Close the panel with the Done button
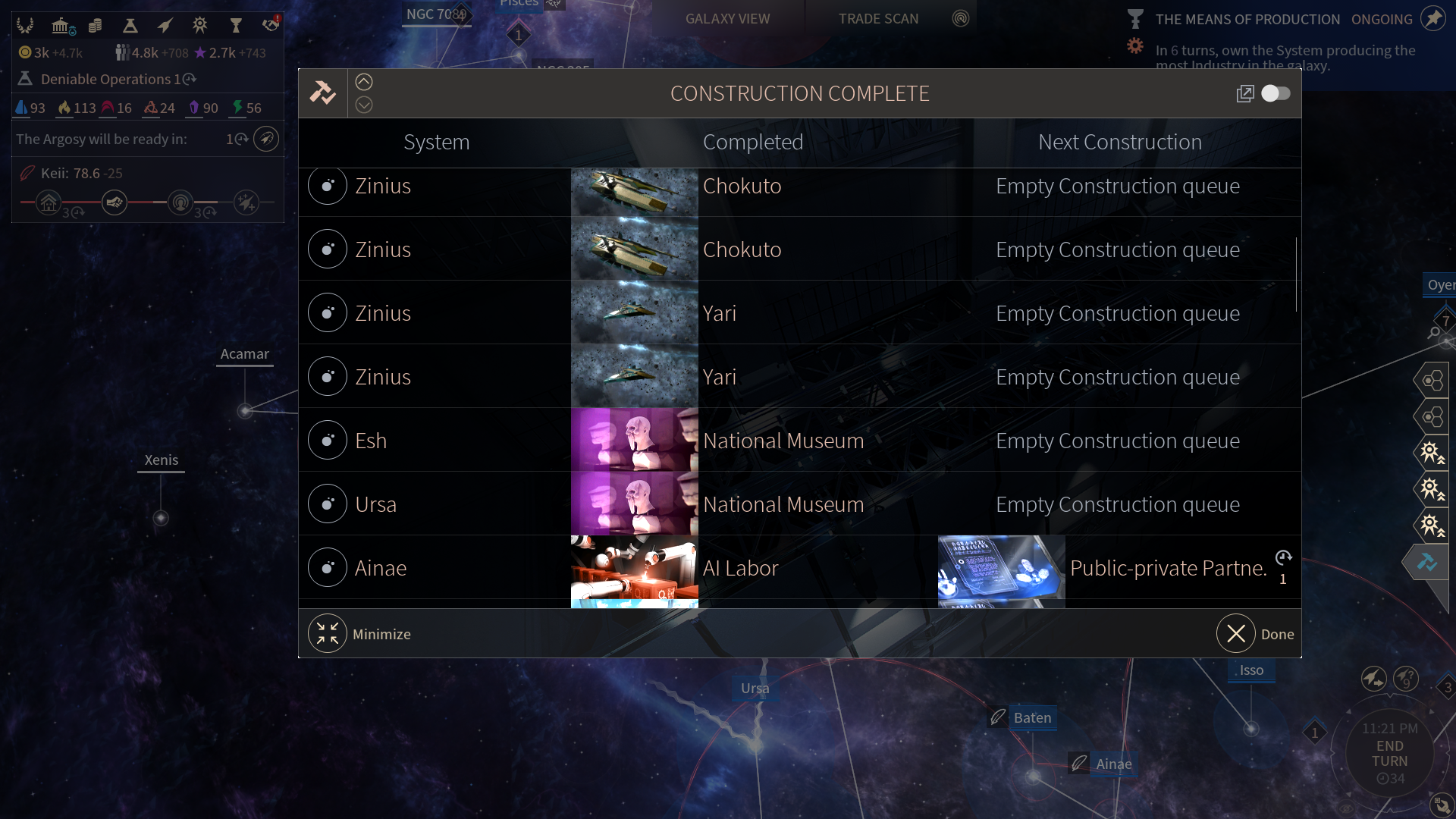Image resolution: width=1456 pixels, height=819 pixels. [x=1237, y=634]
